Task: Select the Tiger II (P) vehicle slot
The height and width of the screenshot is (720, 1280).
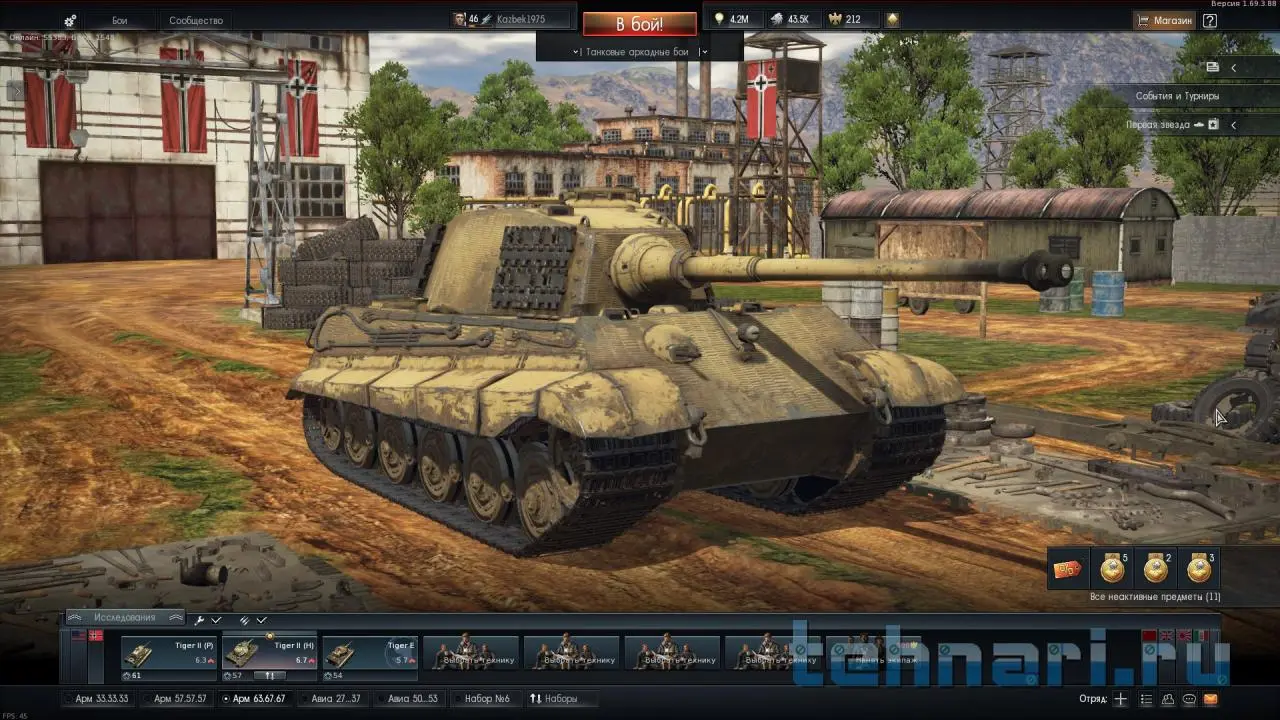Action: point(169,653)
